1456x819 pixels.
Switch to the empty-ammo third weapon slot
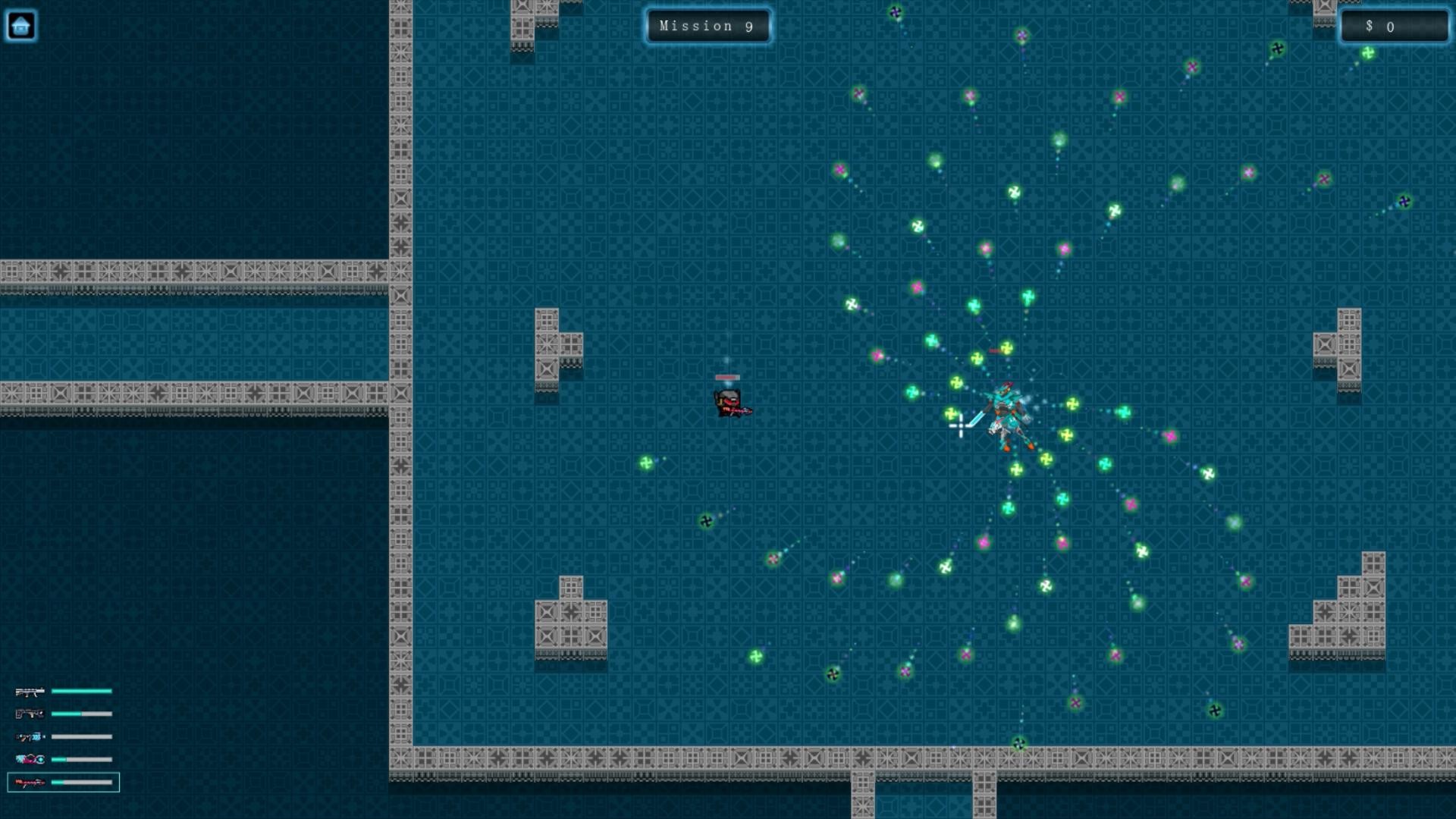pyautogui.click(x=28, y=736)
